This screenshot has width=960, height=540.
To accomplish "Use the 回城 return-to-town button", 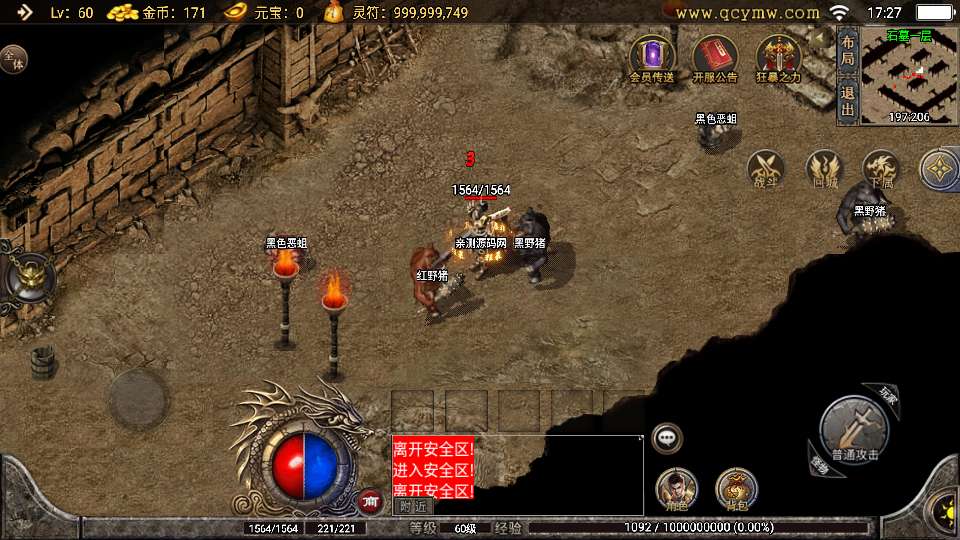I will (x=824, y=169).
